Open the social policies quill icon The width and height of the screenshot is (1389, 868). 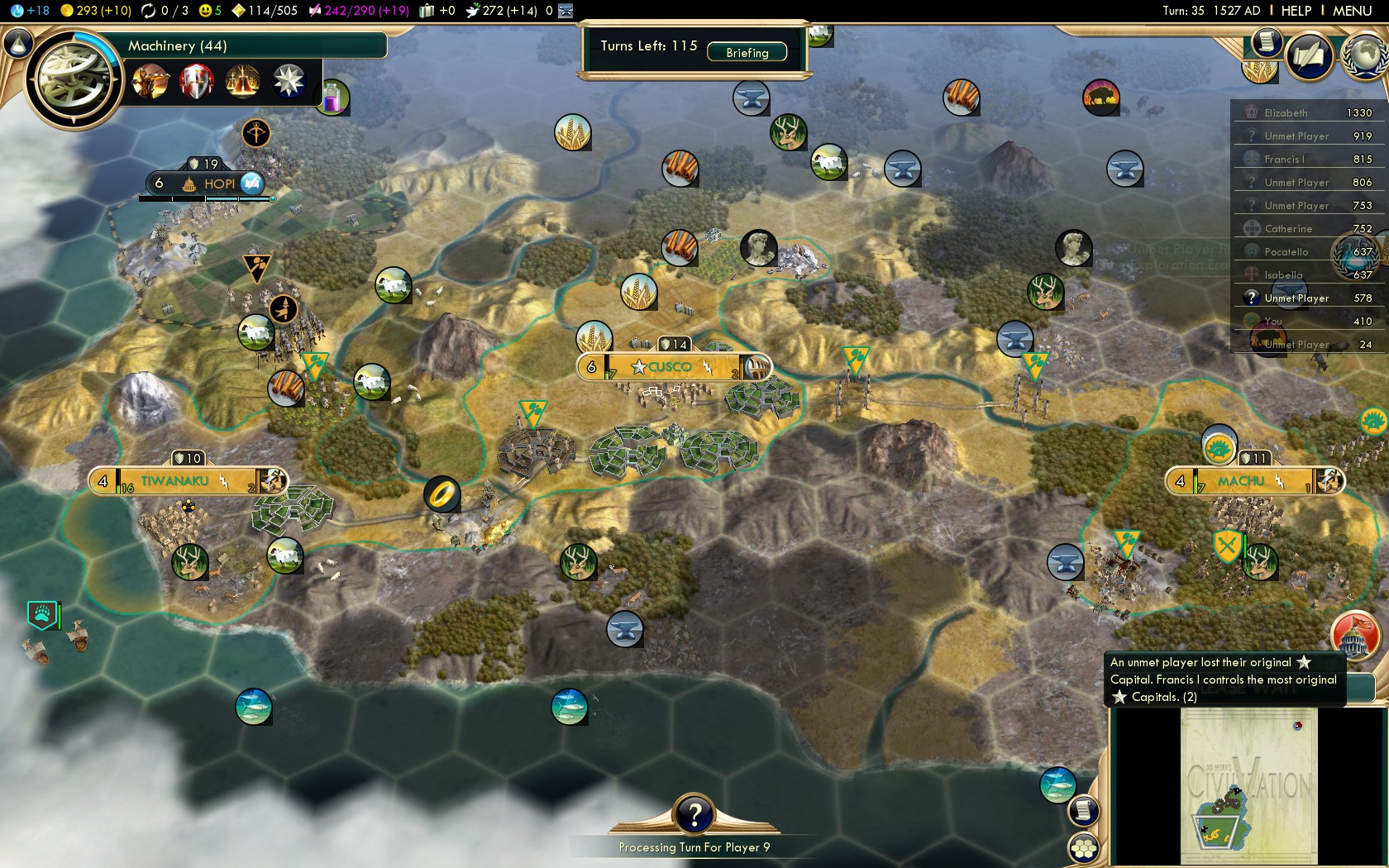[x=1309, y=56]
